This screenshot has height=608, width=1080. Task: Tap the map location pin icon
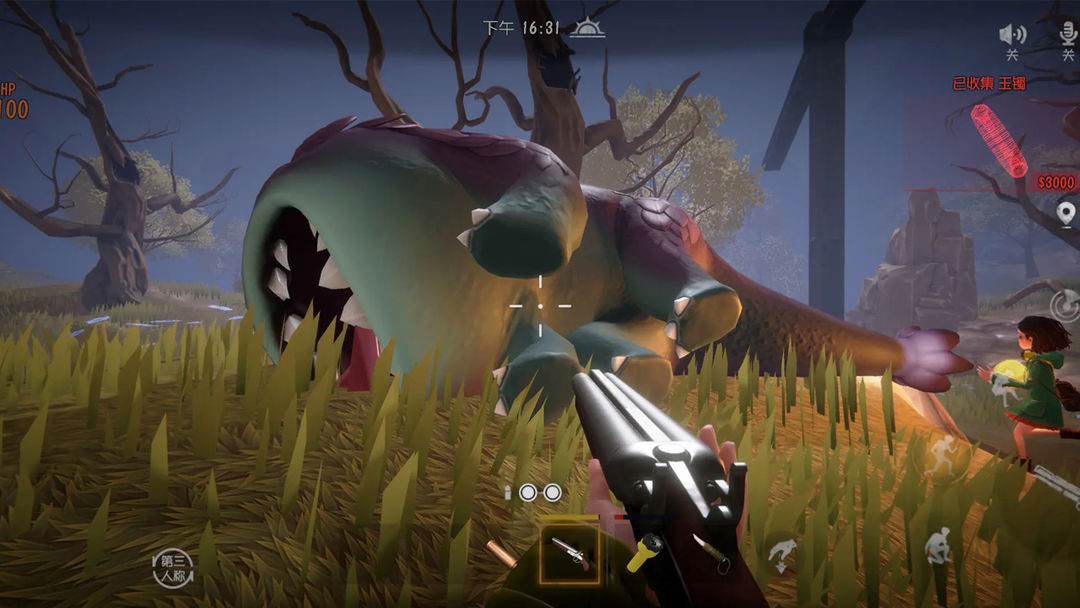pyautogui.click(x=1066, y=213)
